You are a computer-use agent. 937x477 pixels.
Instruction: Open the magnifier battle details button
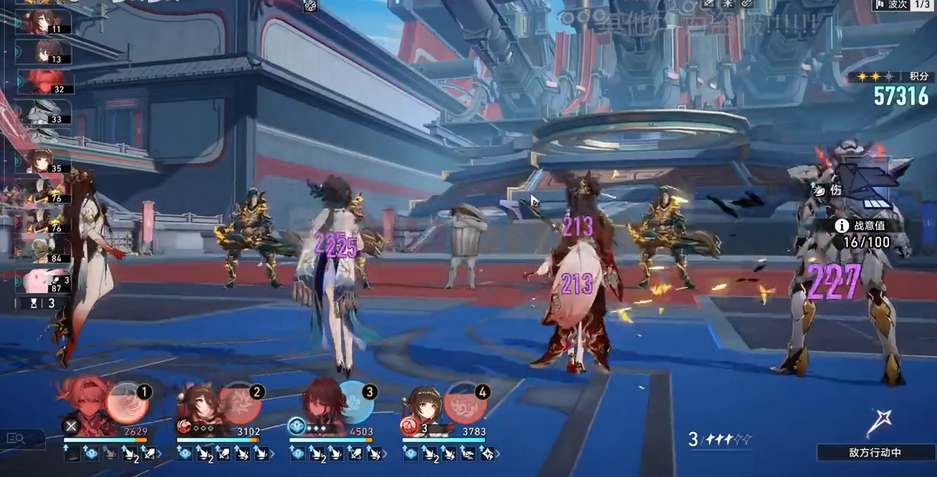coord(16,437)
